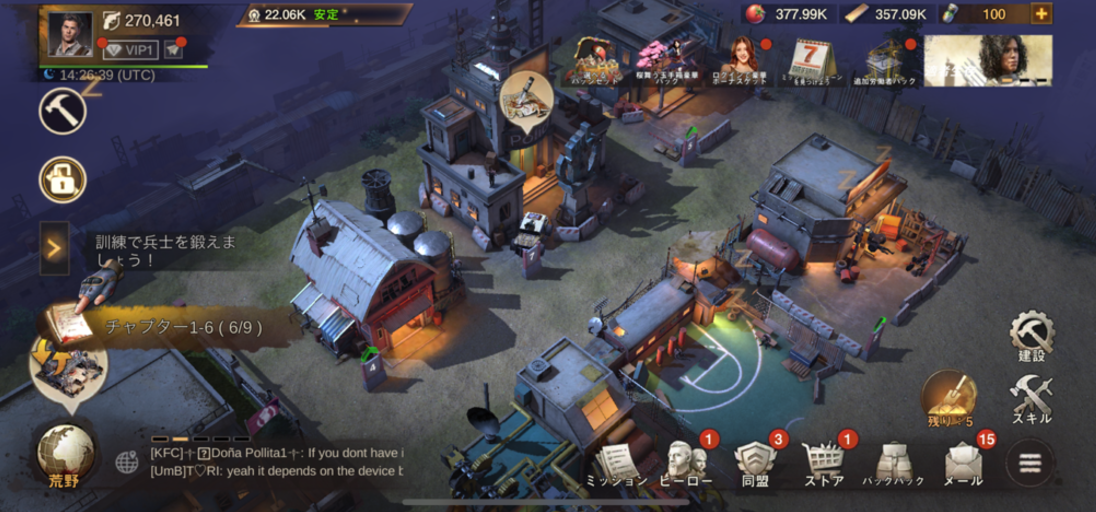
Task: Add more currency with the plus button
Action: tap(1041, 14)
